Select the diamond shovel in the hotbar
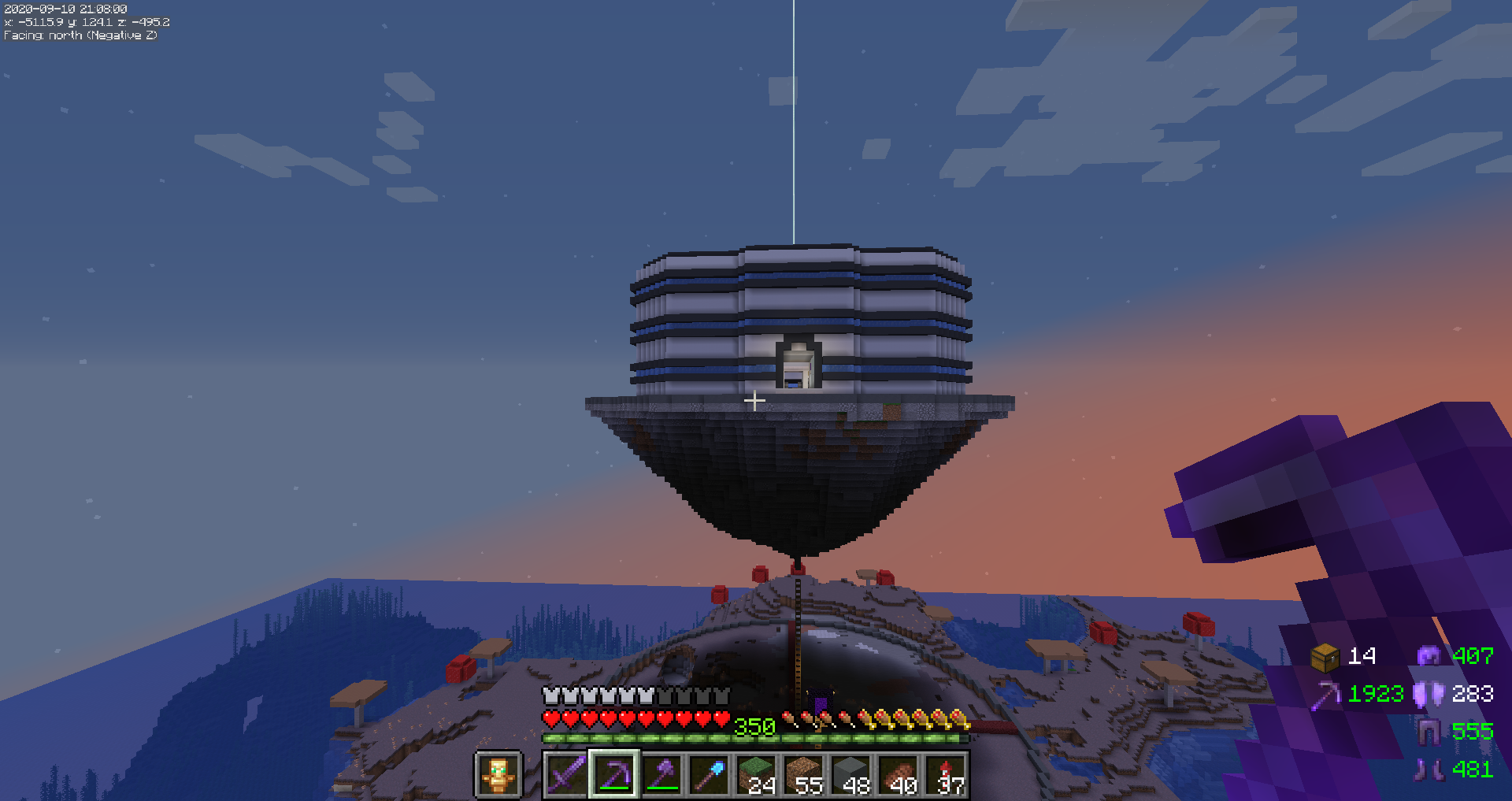Viewport: 1512px width, 801px height. tap(710, 775)
